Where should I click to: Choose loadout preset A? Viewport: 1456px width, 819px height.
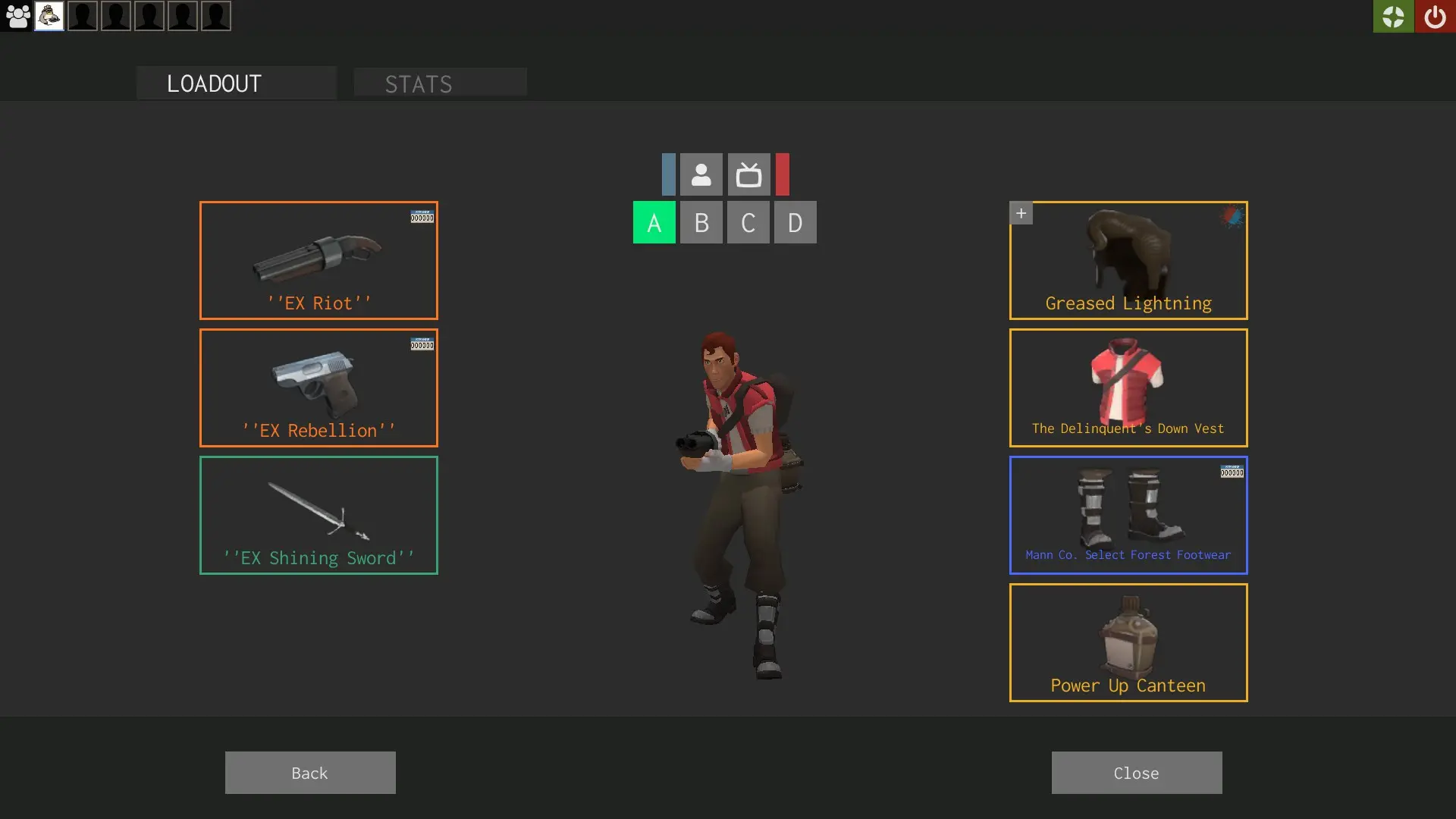pos(654,222)
